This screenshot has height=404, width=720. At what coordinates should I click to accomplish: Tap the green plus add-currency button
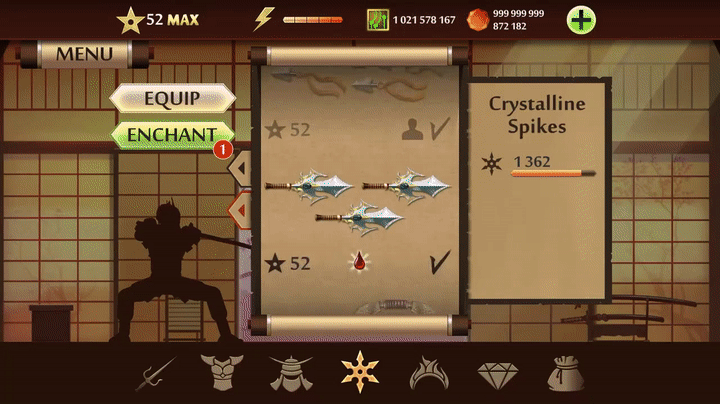click(x=582, y=19)
